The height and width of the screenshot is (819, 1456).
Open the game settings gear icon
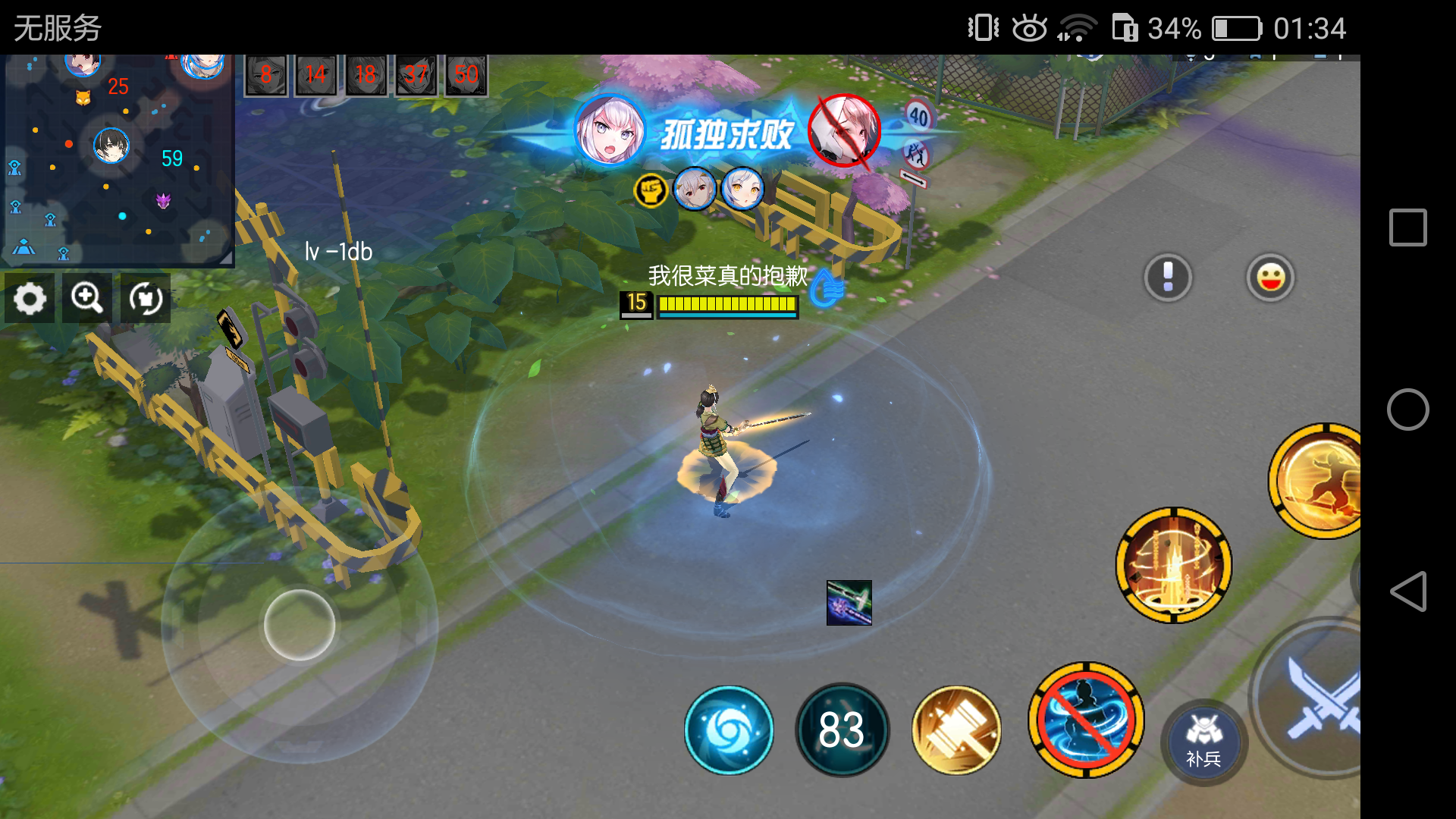29,299
